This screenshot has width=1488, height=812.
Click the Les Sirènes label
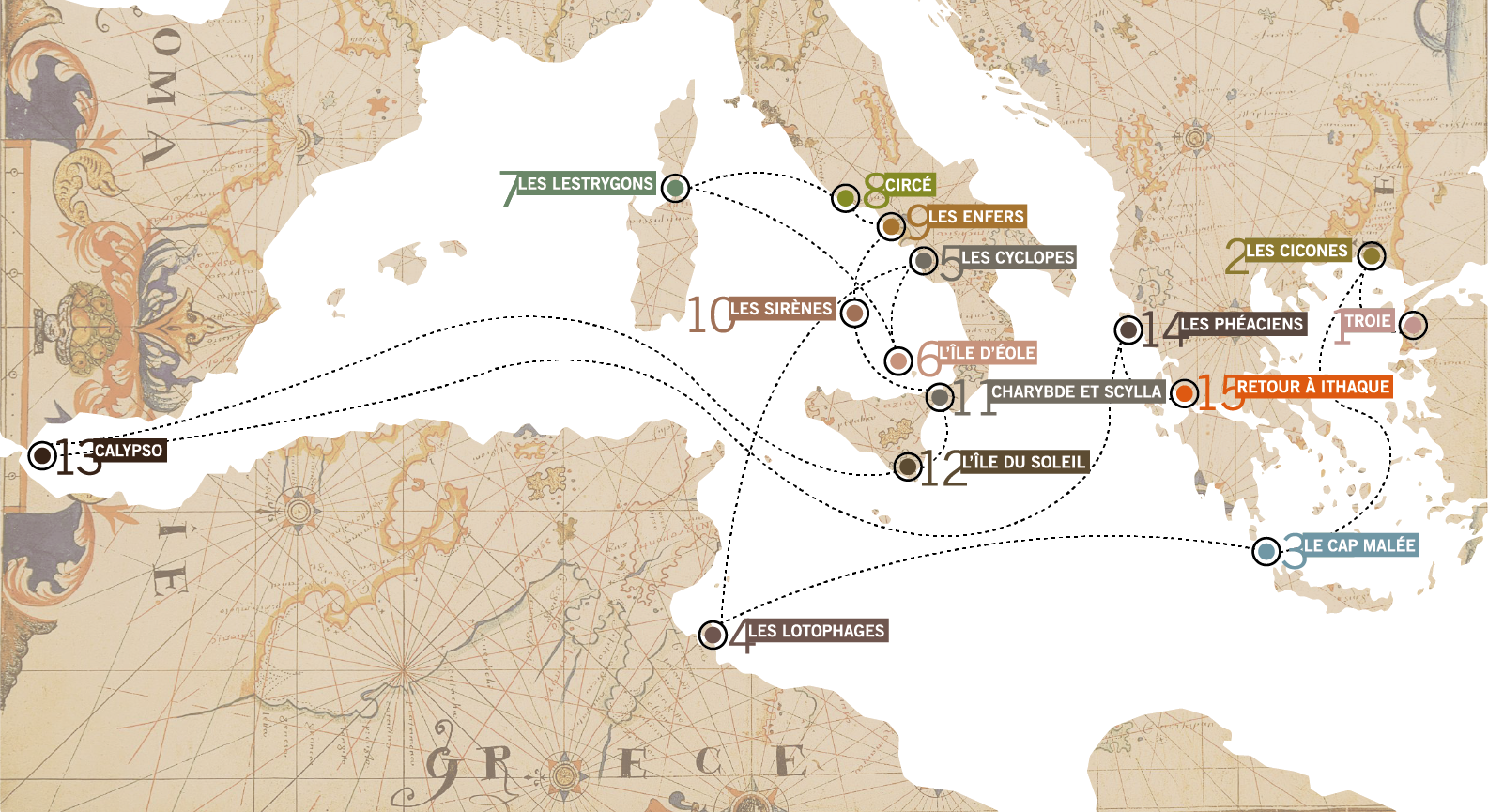[x=781, y=309]
